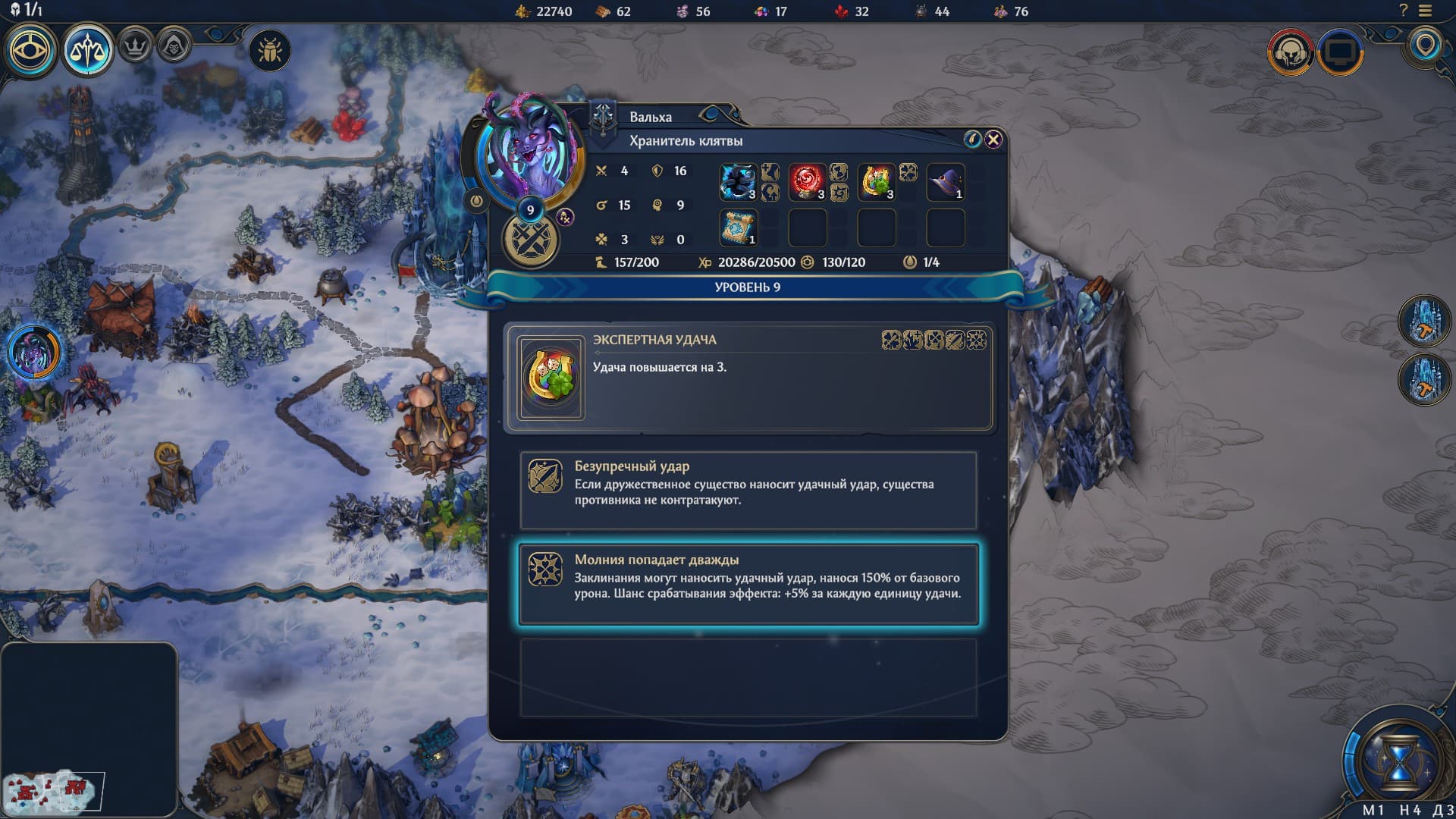Close the hero level-up panel
Viewport: 1456px width, 819px height.
[993, 139]
